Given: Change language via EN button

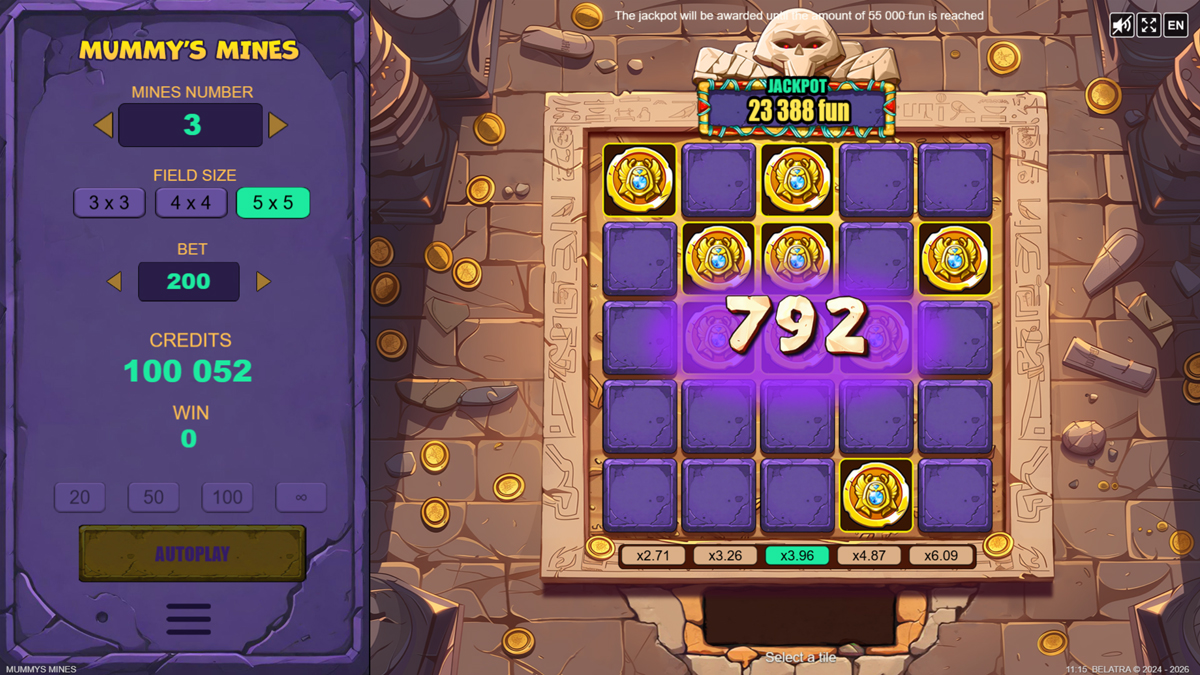Looking at the screenshot, I should pyautogui.click(x=1176, y=25).
